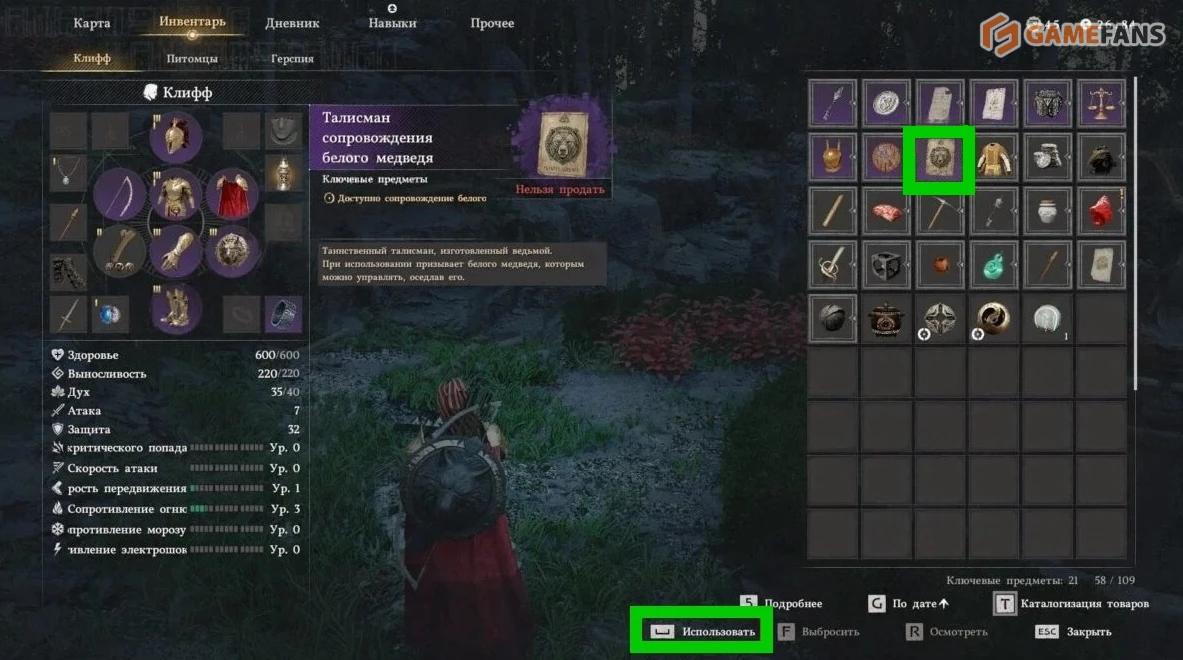Select the equipped lion shield slot
The height and width of the screenshot is (660, 1183).
(233, 251)
